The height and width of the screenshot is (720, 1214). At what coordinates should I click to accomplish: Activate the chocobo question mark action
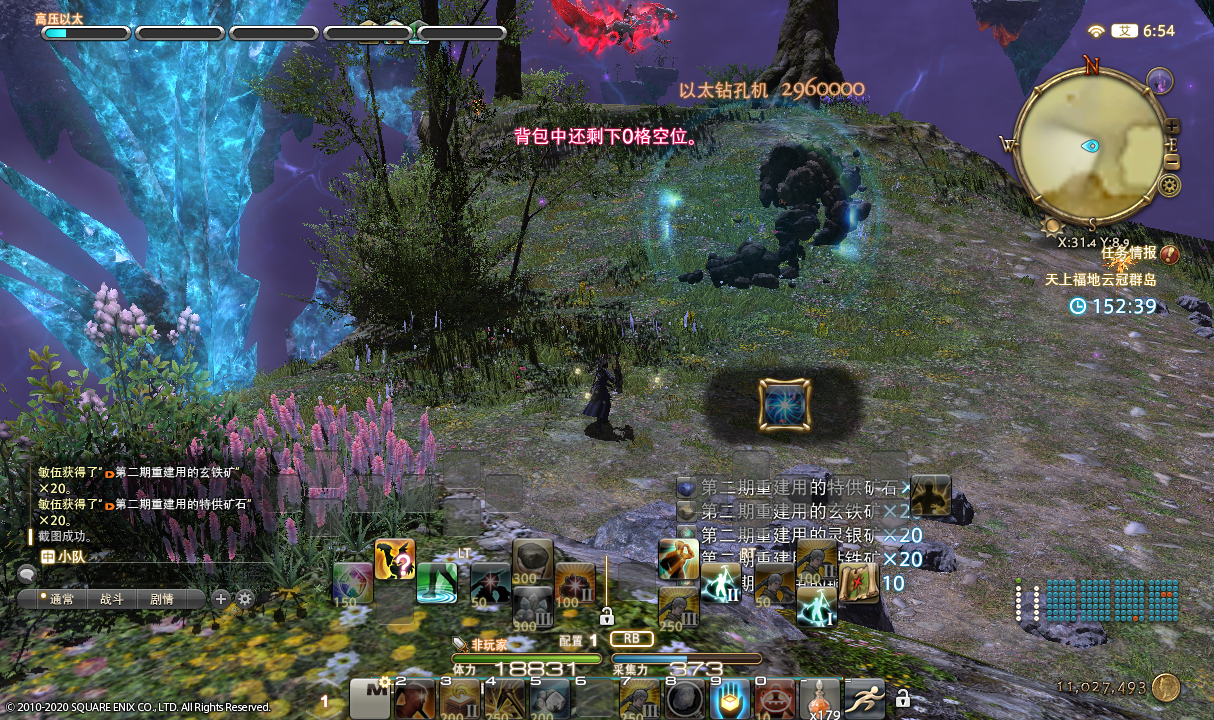[x=394, y=559]
